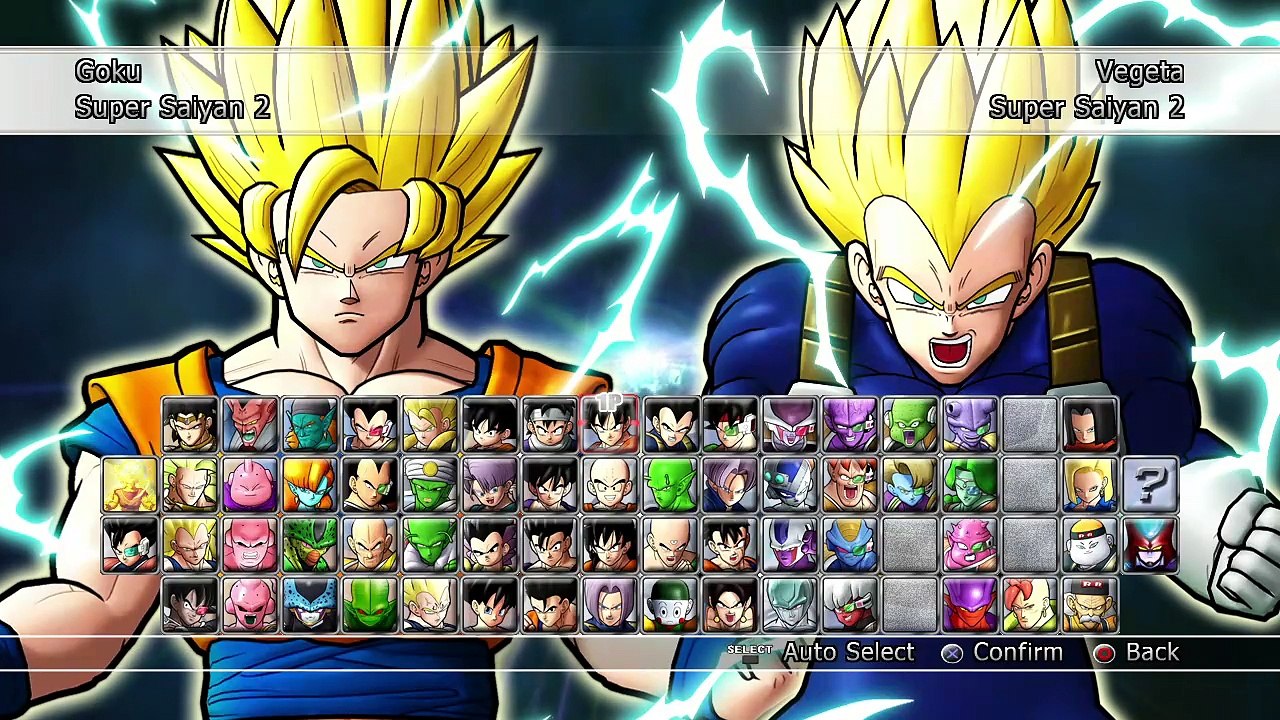Select the random question mark tile
The image size is (1280, 720).
click(1150, 485)
